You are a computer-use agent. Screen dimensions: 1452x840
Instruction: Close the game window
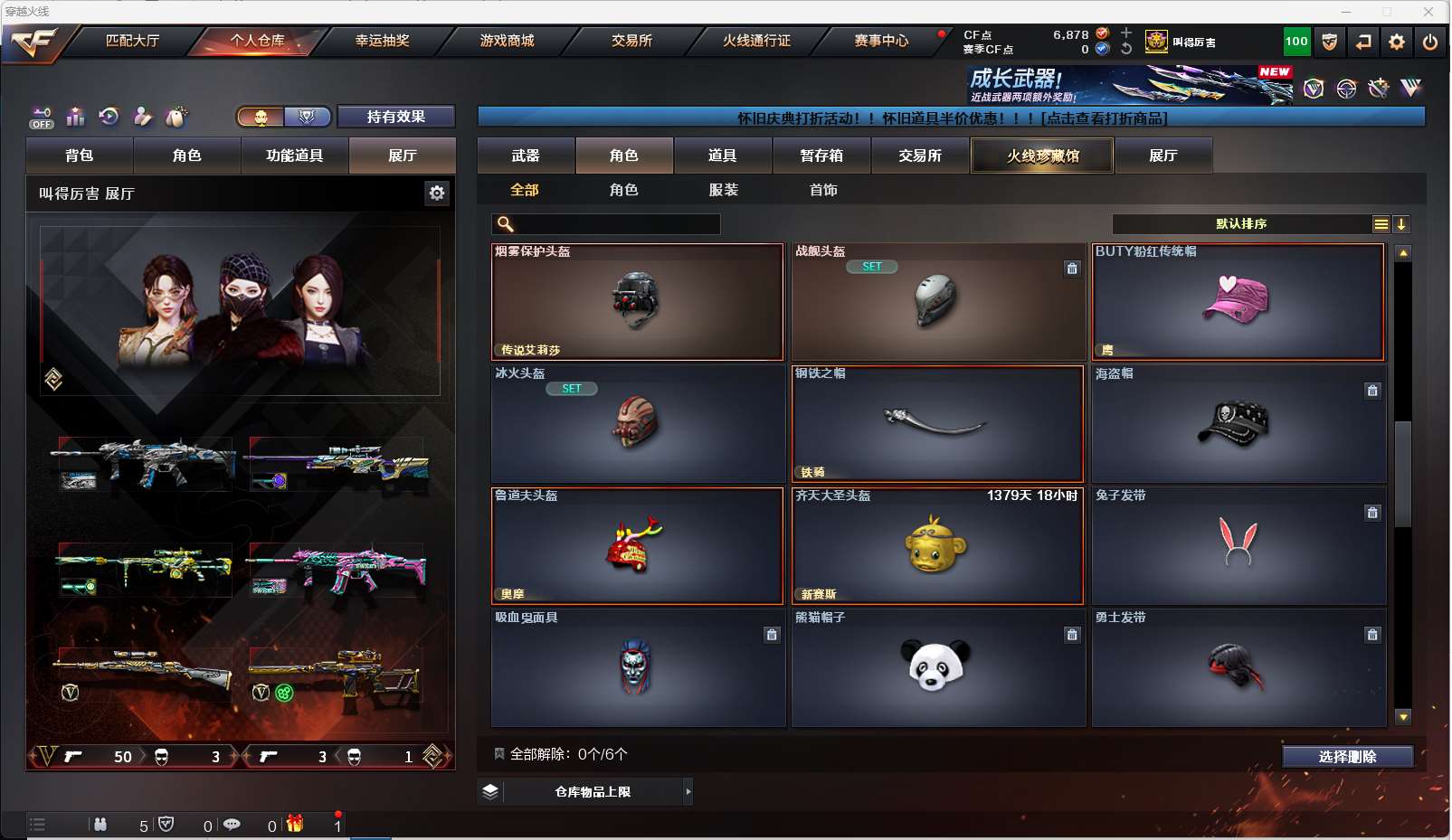coord(1428,12)
